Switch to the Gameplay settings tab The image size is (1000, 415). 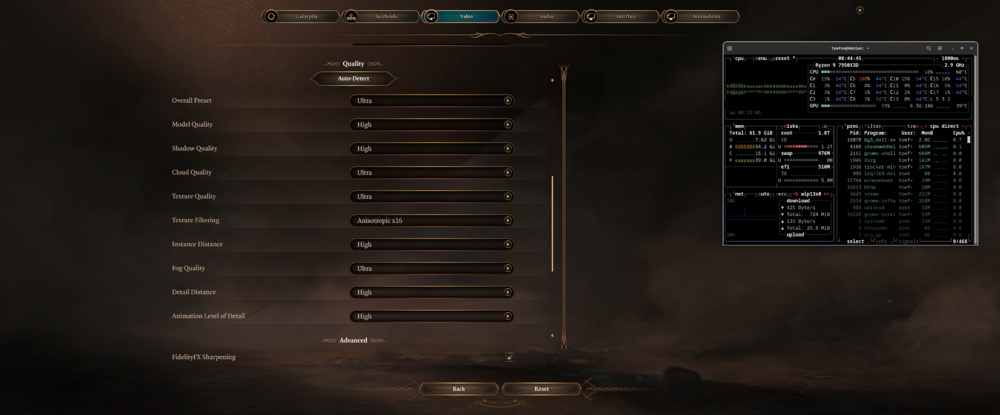pos(300,17)
